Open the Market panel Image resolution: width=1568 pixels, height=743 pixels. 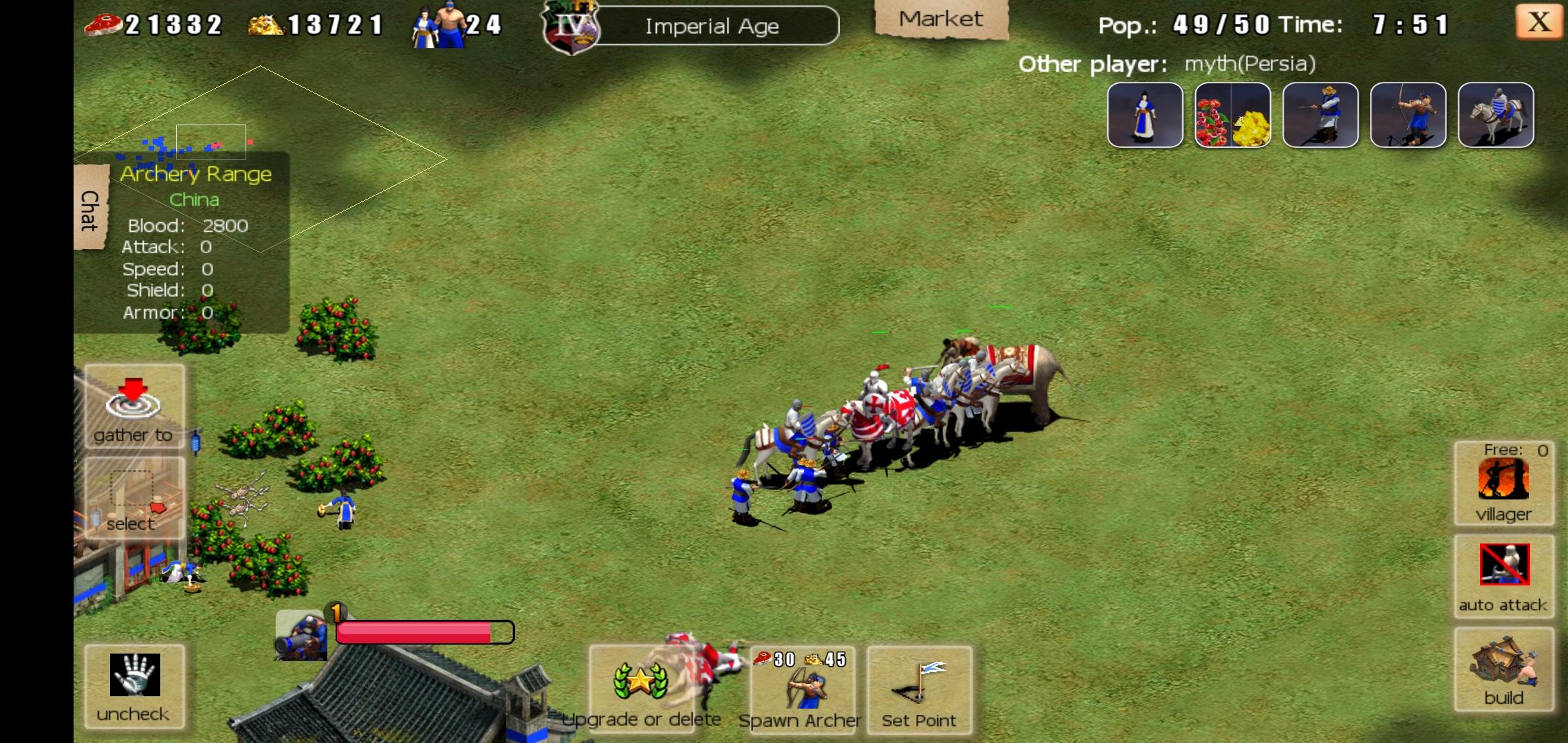click(x=940, y=20)
